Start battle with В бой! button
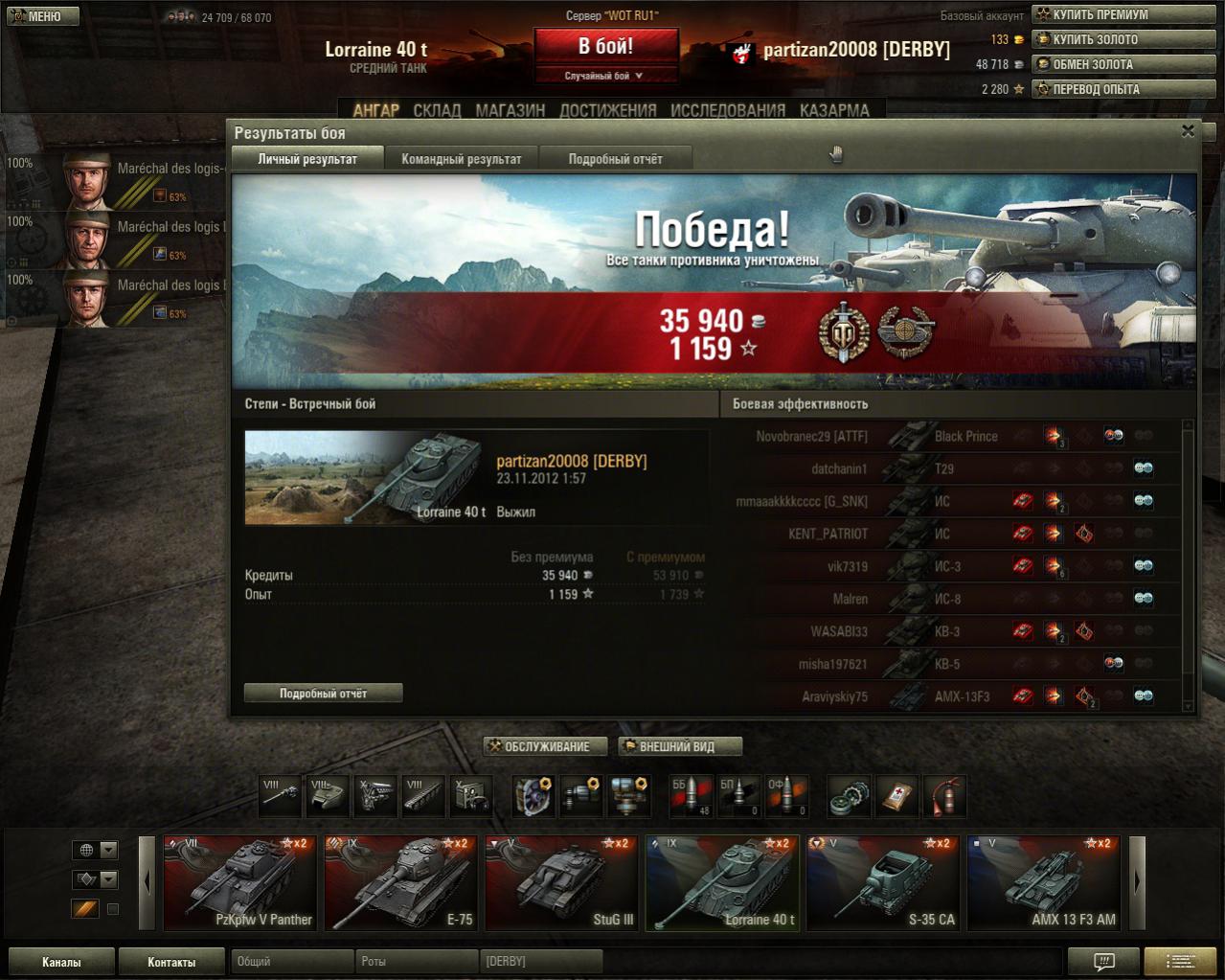 tap(605, 47)
